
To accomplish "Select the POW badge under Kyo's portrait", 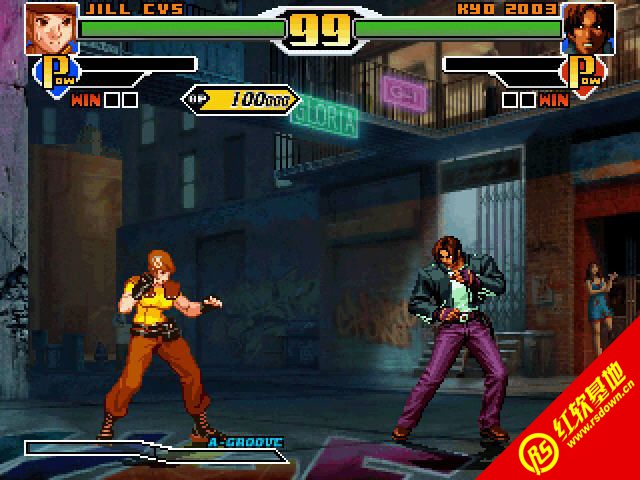I will 586,72.
